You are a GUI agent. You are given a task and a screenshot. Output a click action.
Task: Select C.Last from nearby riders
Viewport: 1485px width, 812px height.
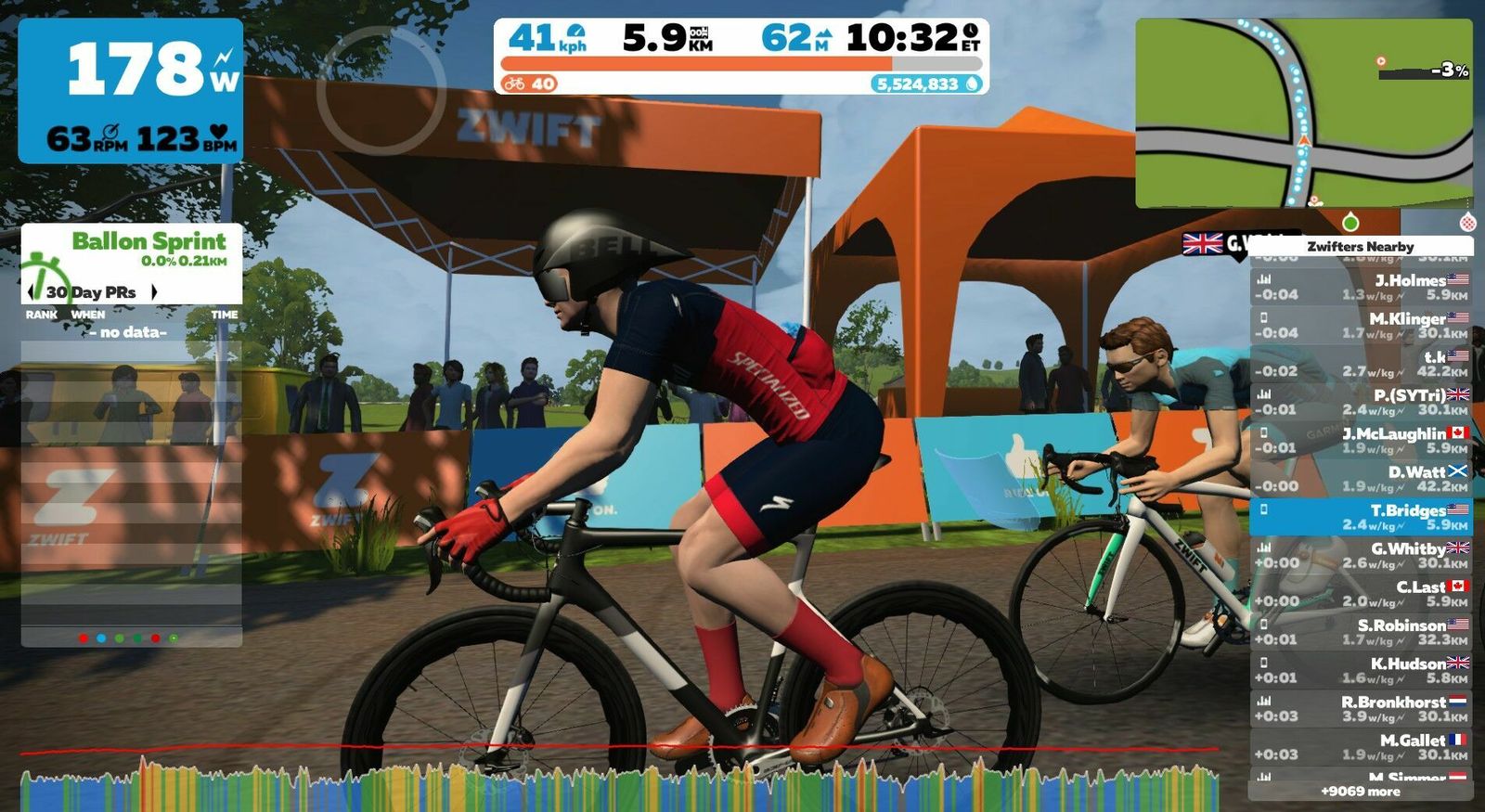(x=1360, y=594)
